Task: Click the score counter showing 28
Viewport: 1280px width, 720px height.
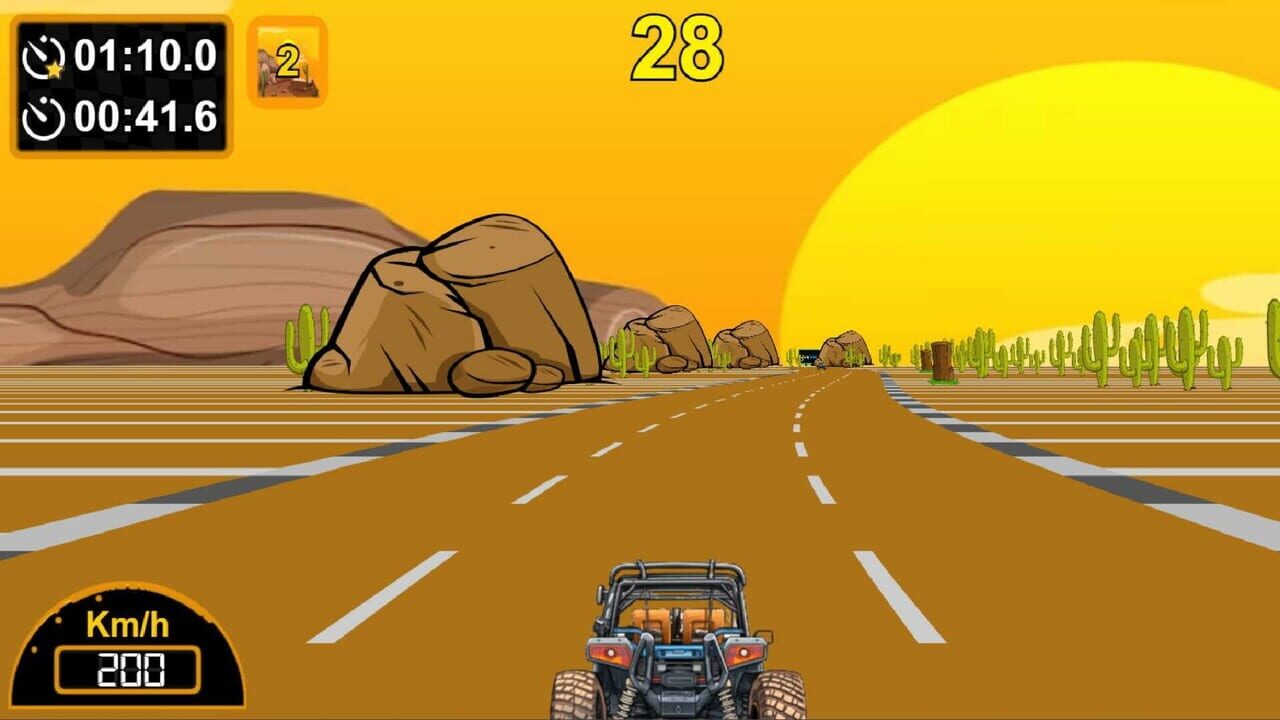Action: tap(677, 45)
